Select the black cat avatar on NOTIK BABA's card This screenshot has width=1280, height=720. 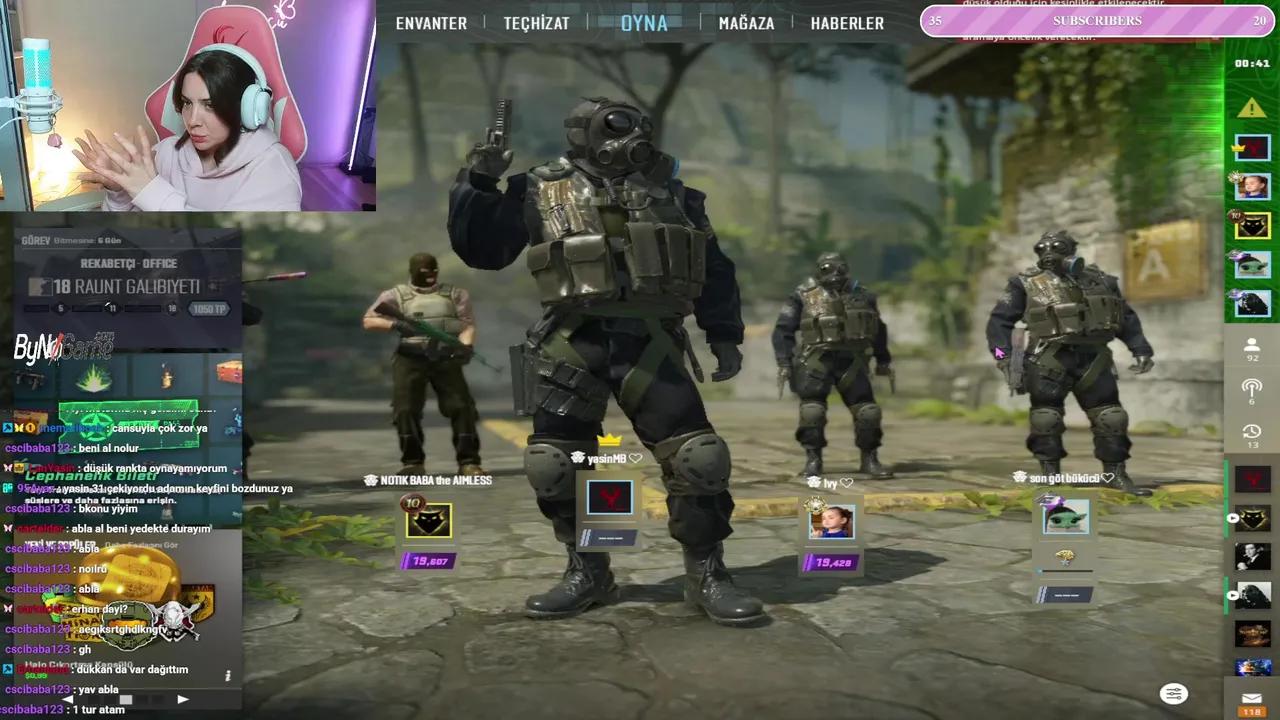click(x=428, y=519)
